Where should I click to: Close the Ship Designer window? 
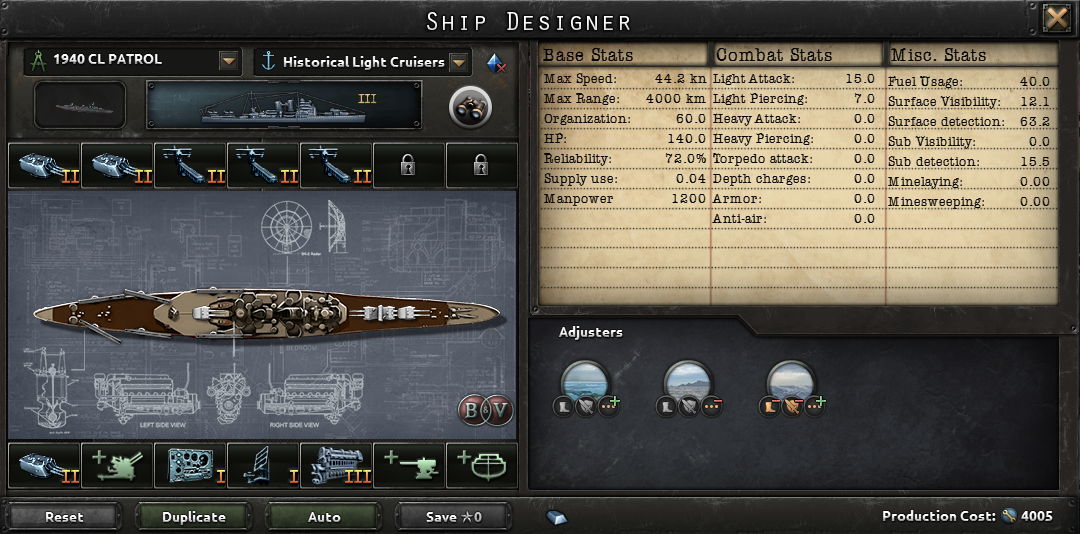pos(1056,19)
